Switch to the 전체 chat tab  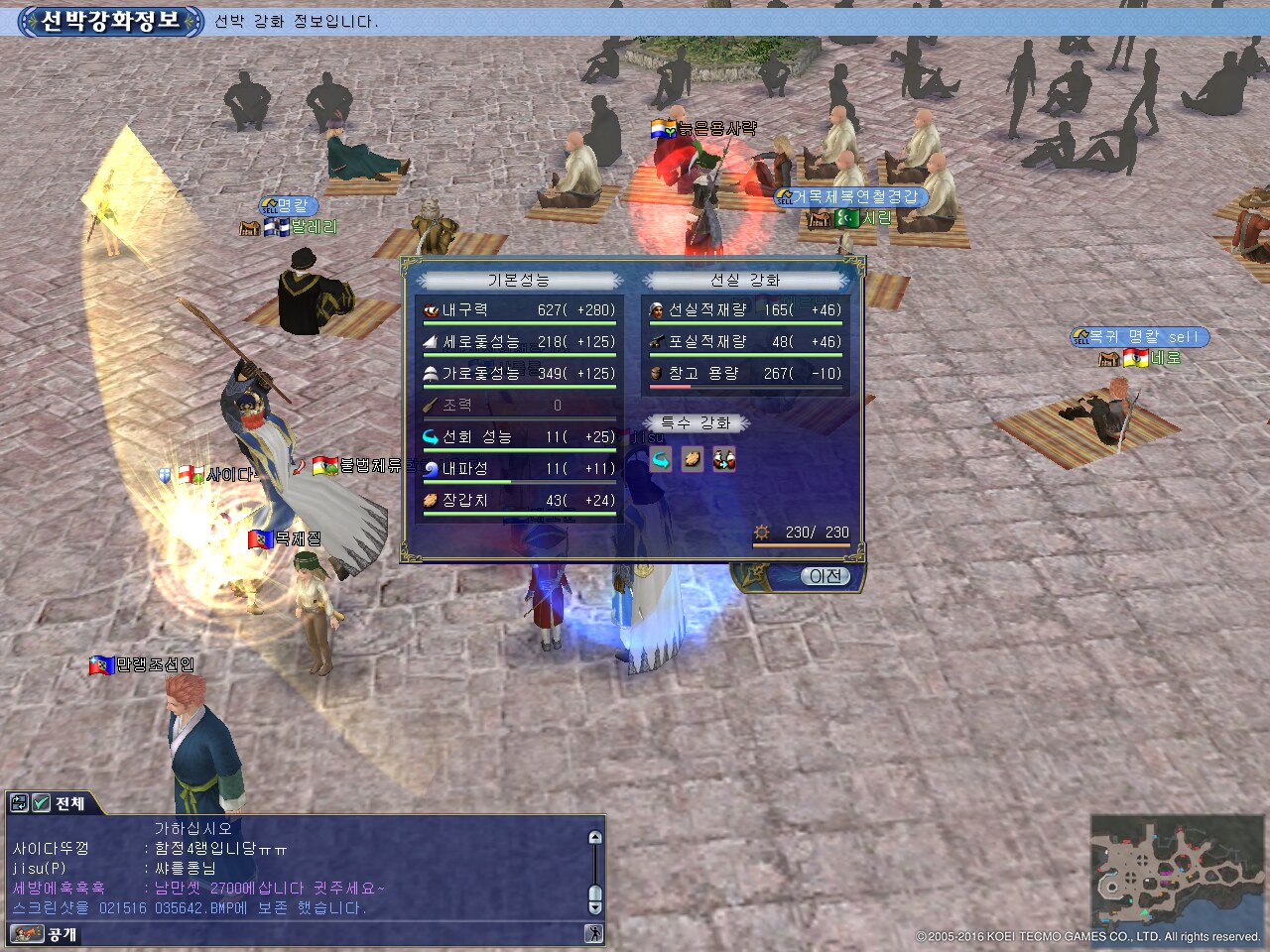coord(69,803)
